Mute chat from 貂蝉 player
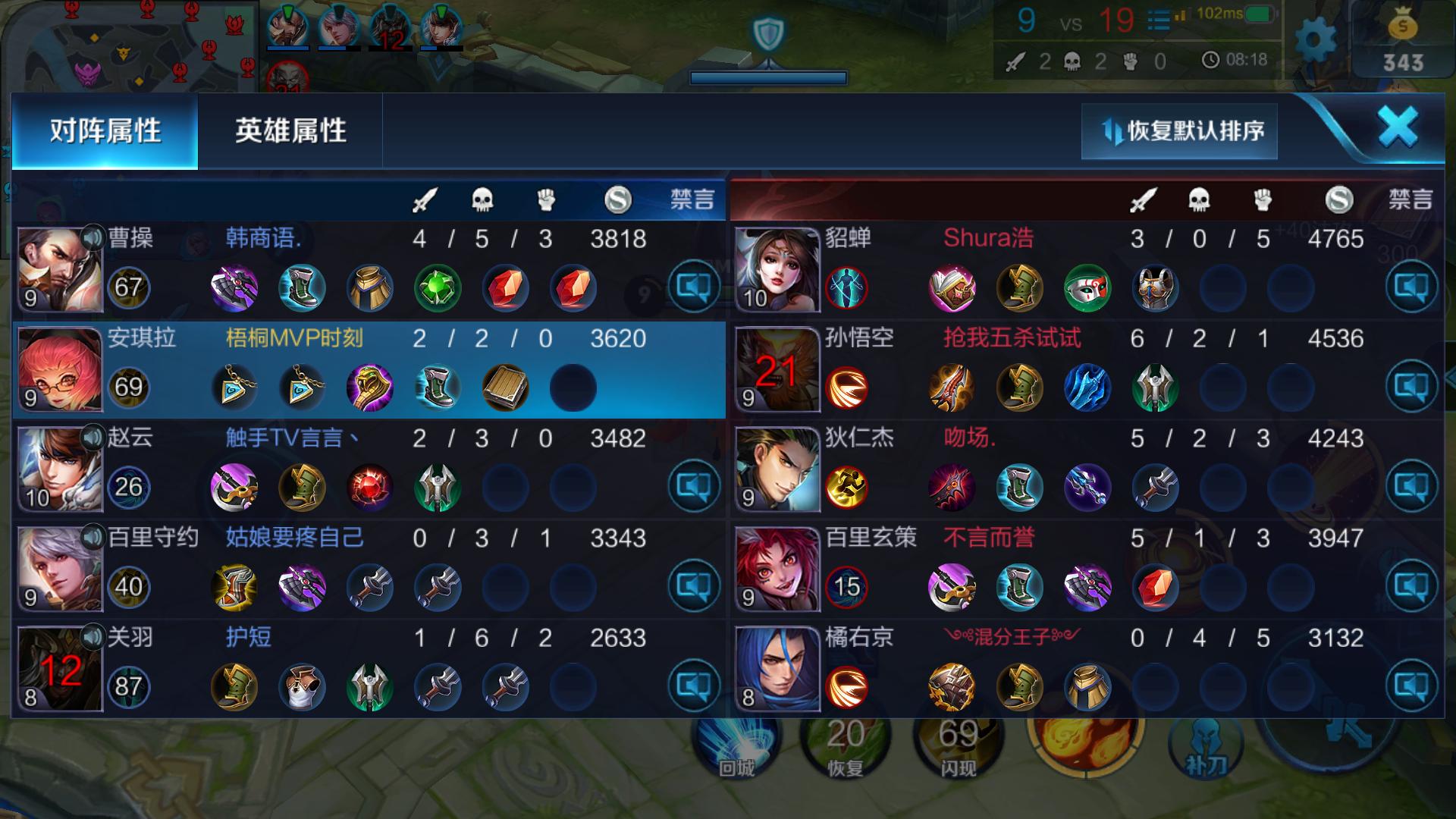Screen dimensions: 1456x819 [x=1411, y=287]
